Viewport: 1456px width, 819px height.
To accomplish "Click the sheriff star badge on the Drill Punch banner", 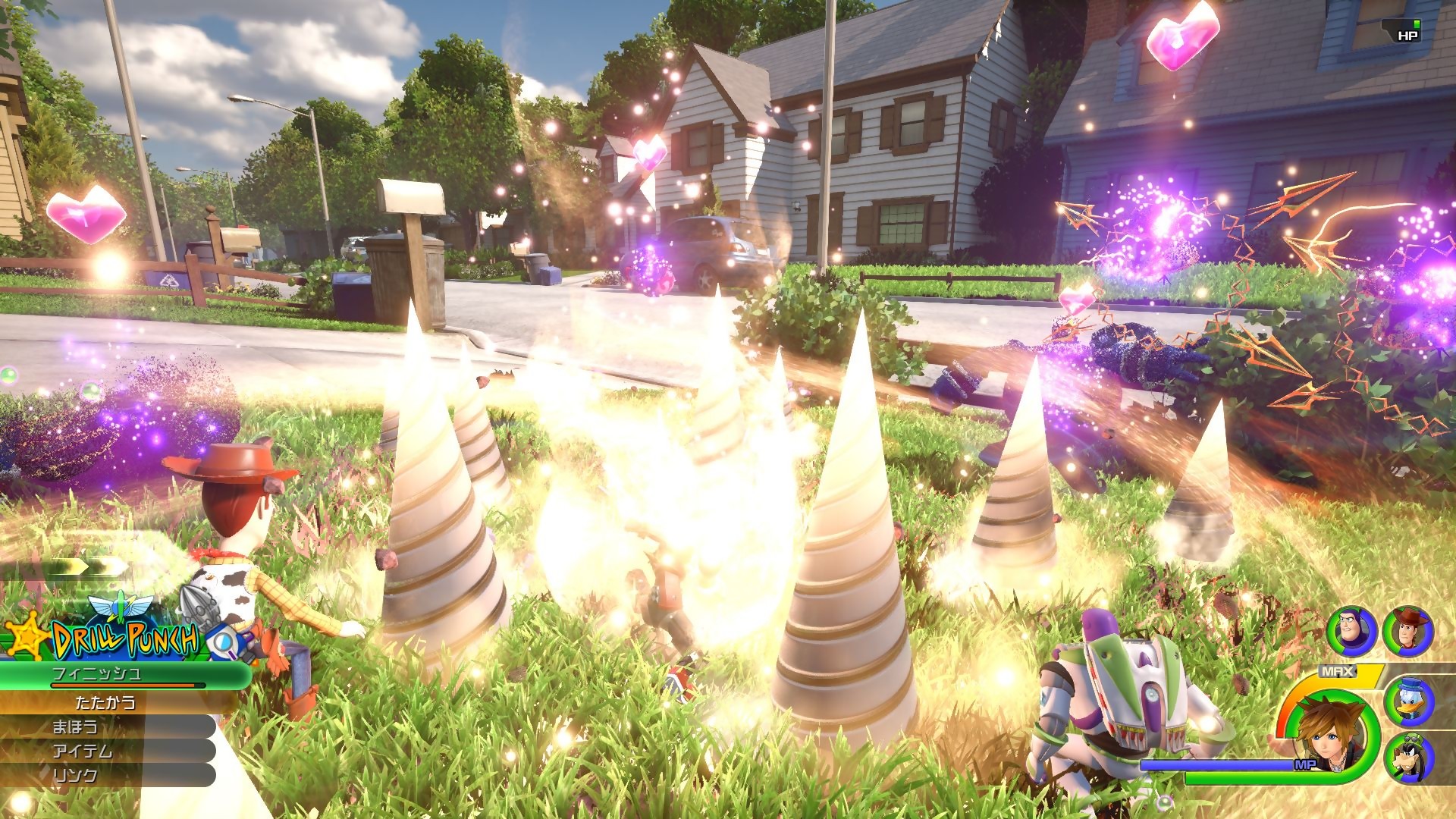I will point(27,637).
